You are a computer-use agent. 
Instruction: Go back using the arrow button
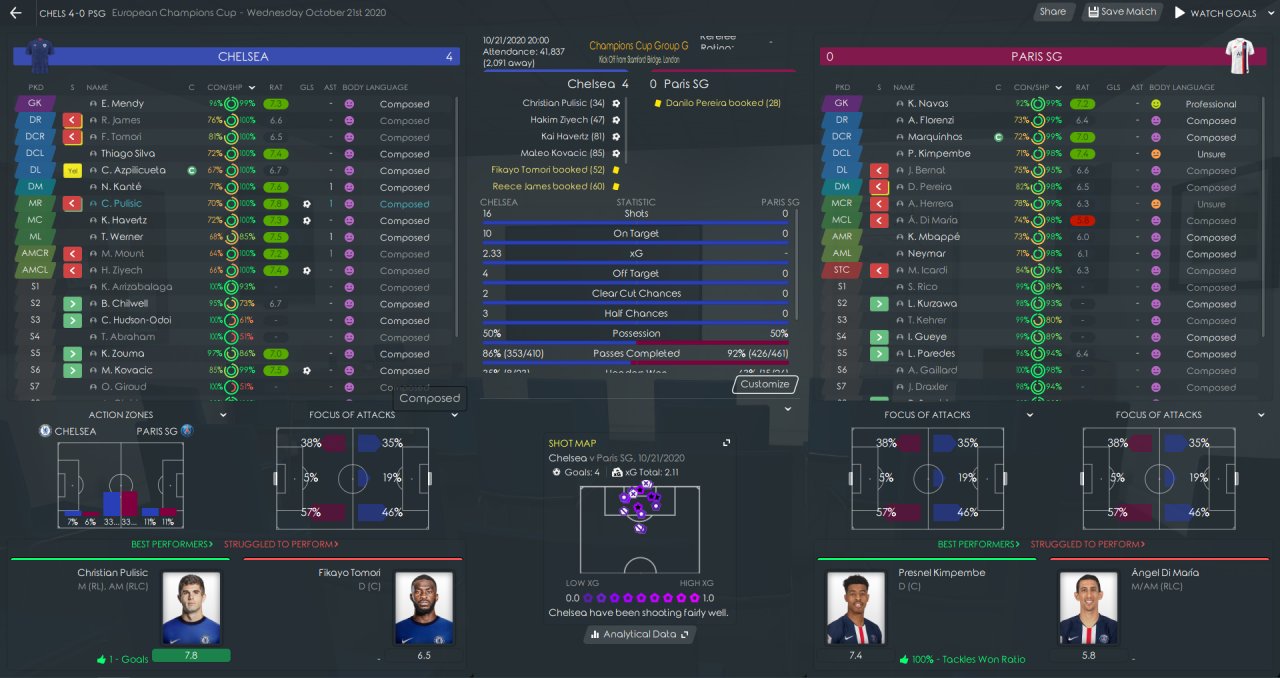[16, 13]
